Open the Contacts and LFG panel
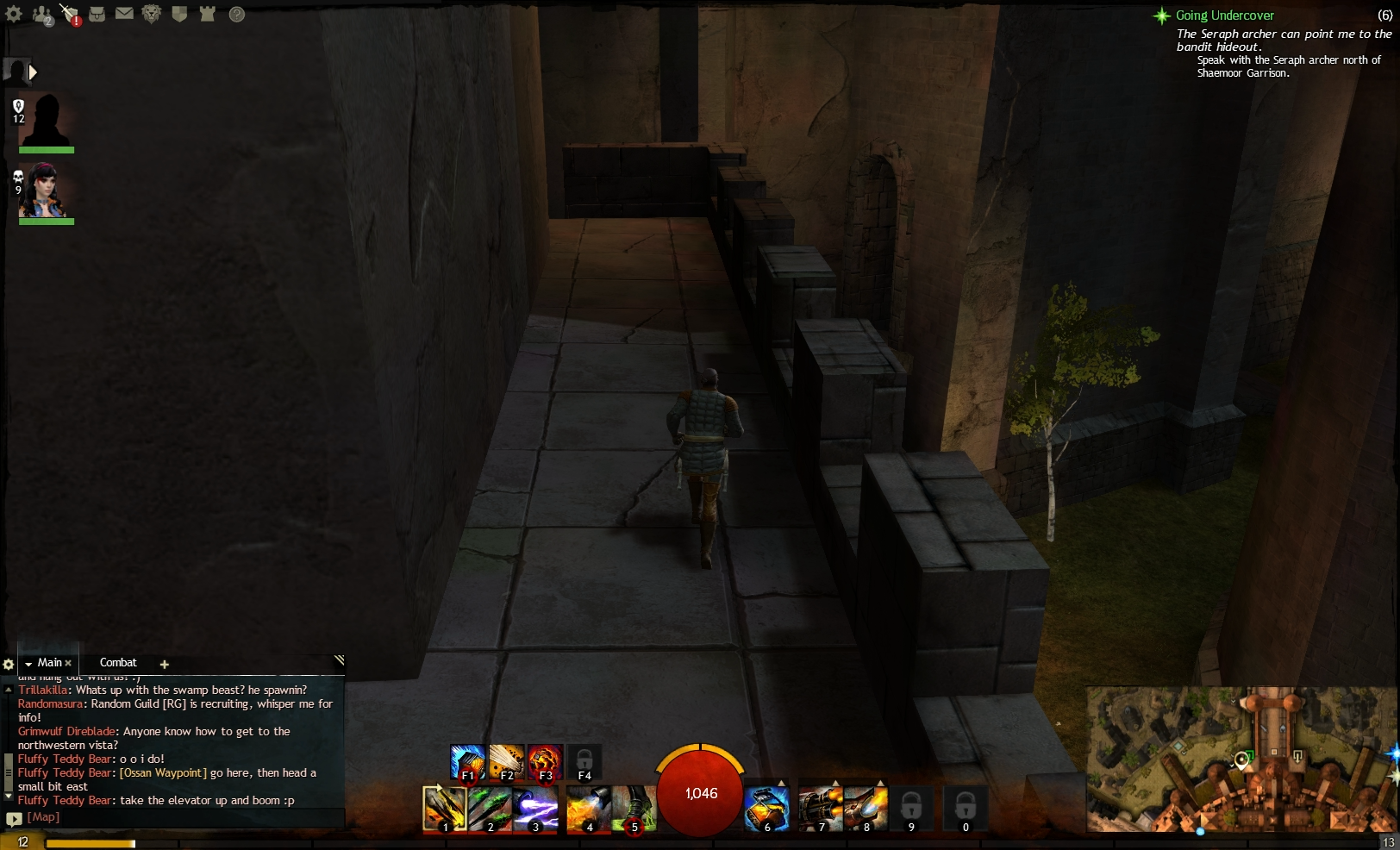The image size is (1400, 850). [x=41, y=15]
